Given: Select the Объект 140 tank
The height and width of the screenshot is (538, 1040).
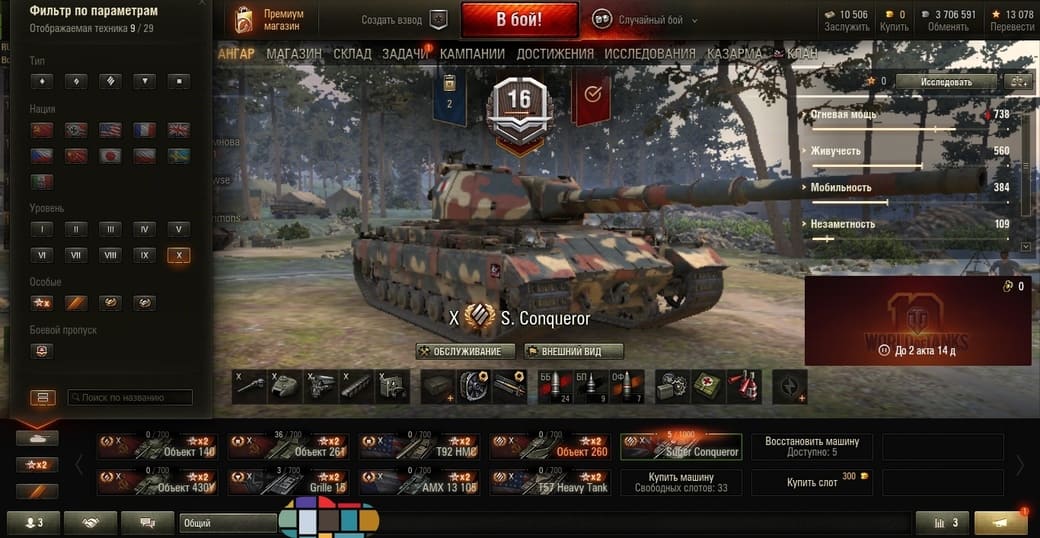Looking at the screenshot, I should point(158,446).
